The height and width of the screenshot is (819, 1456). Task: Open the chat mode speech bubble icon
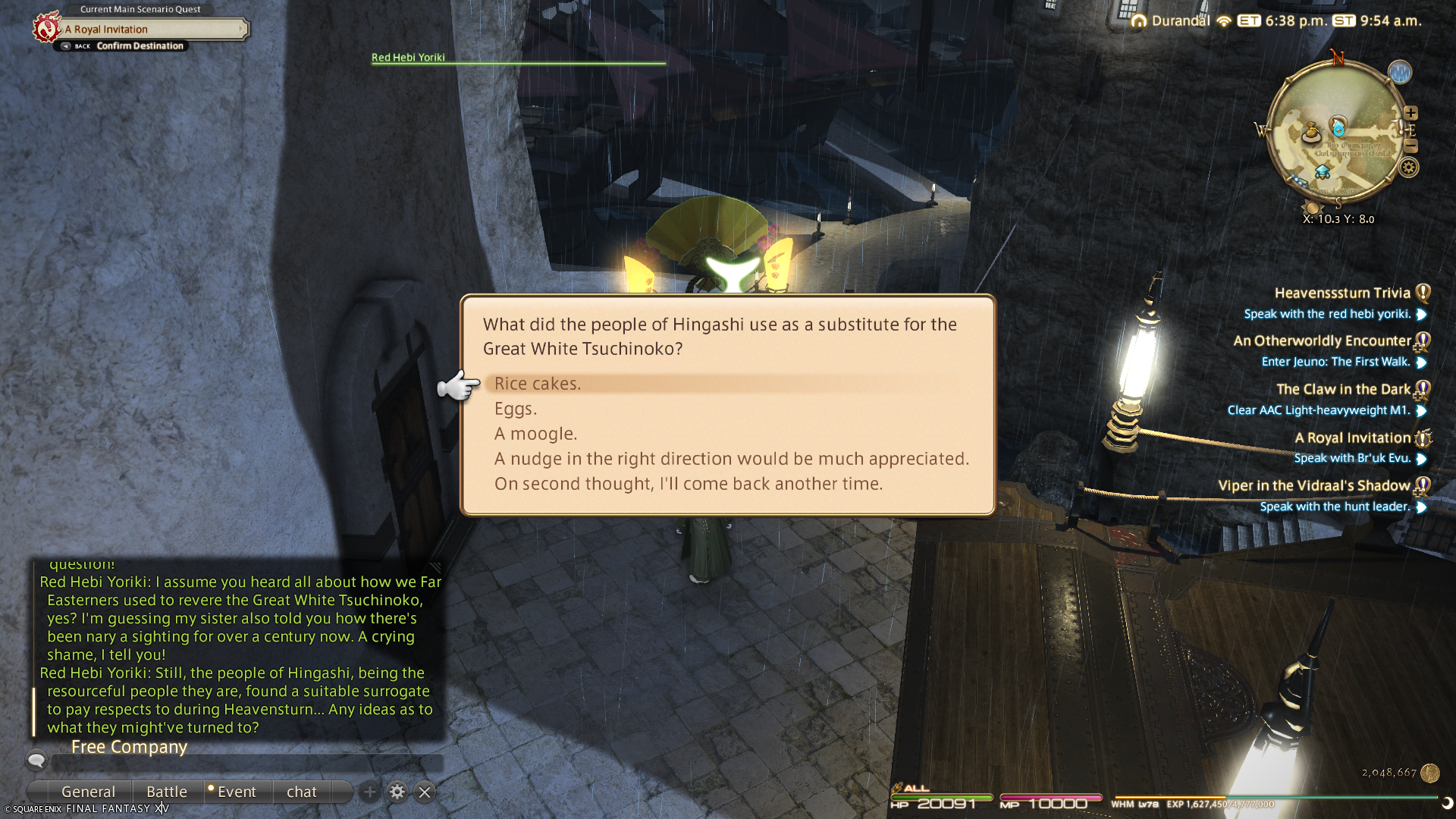(x=36, y=759)
